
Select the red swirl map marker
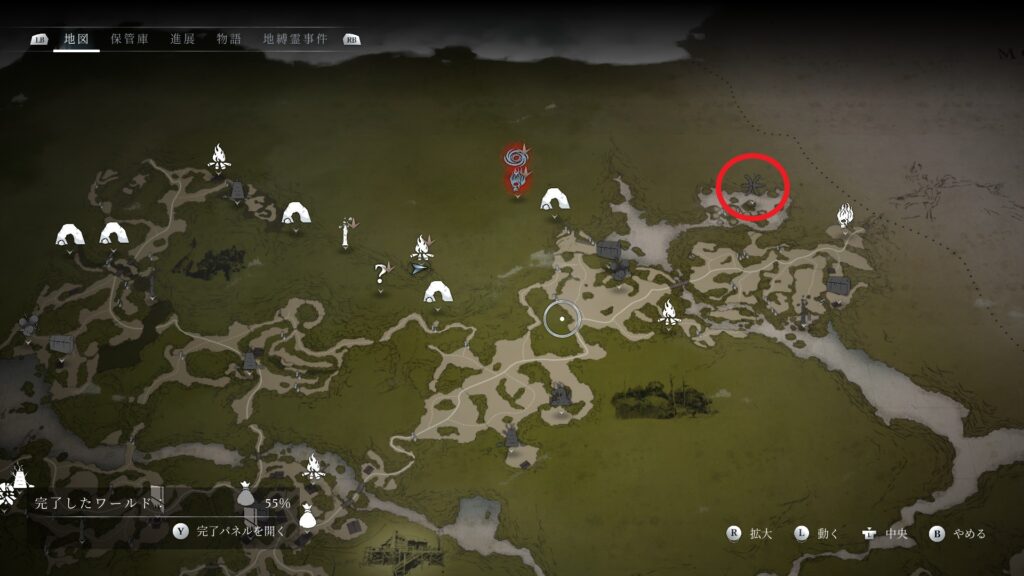(x=516, y=157)
